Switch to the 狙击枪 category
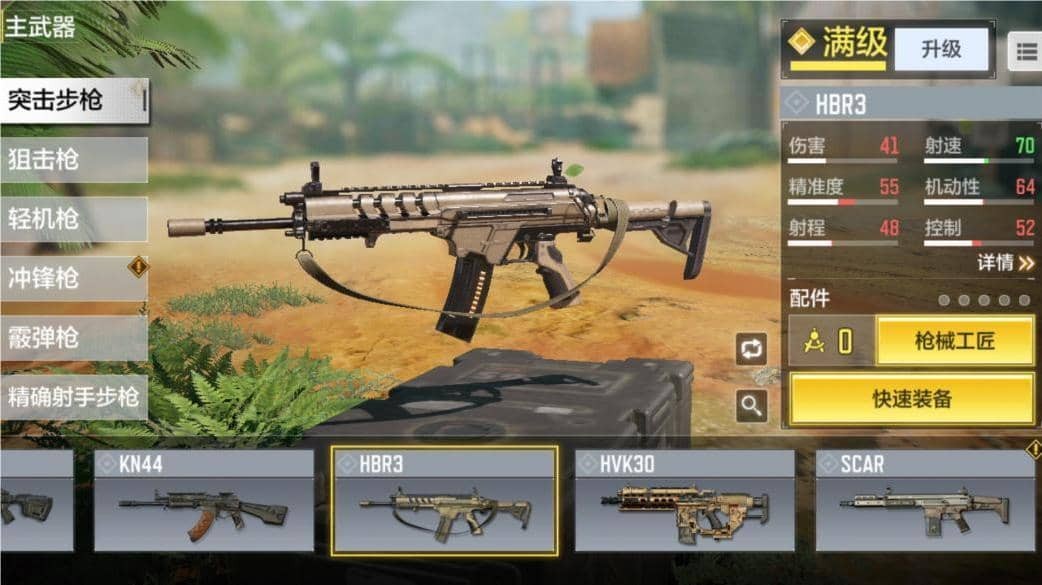 tap(74, 160)
